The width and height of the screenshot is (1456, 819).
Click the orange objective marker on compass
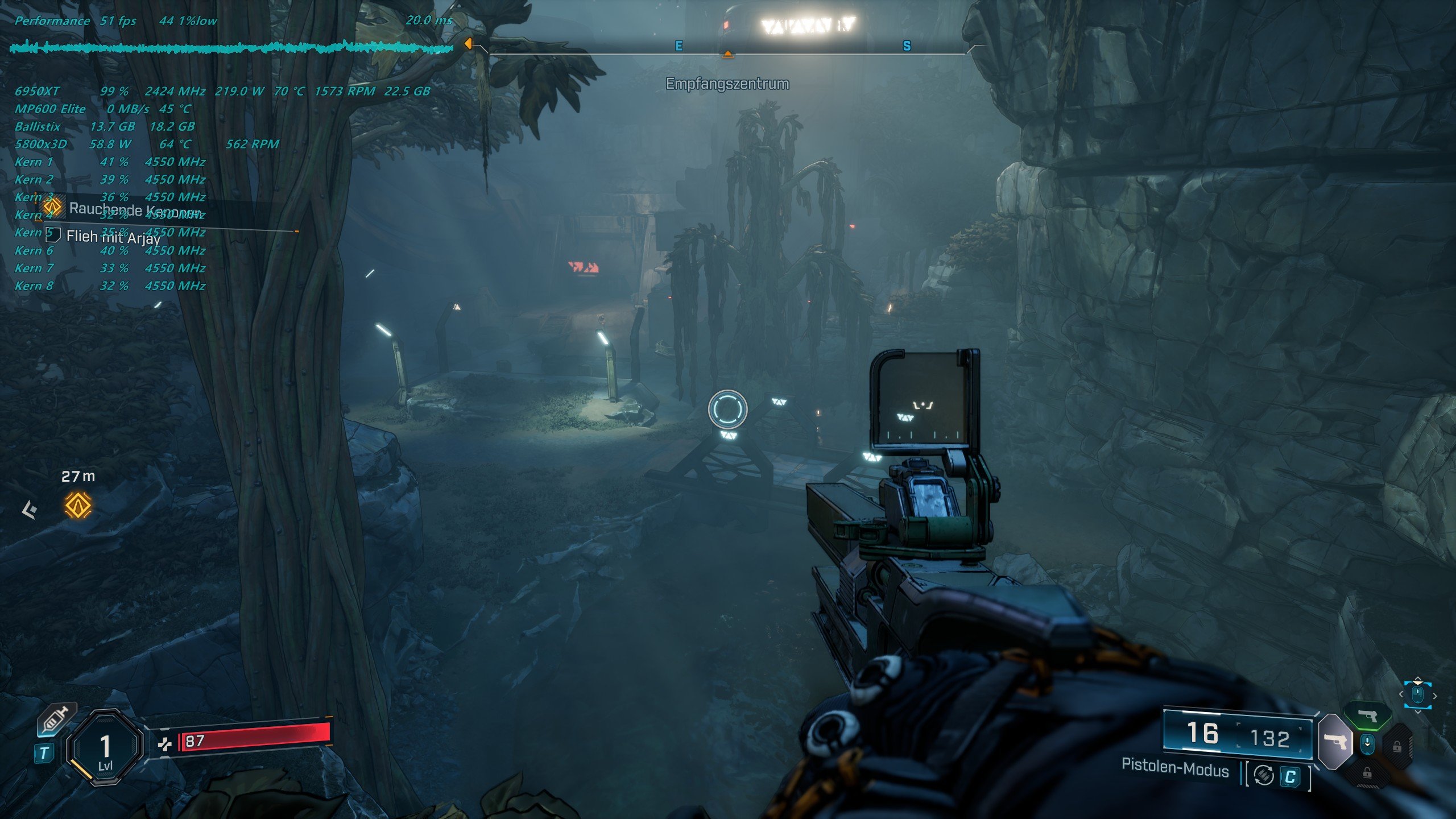coord(727,55)
